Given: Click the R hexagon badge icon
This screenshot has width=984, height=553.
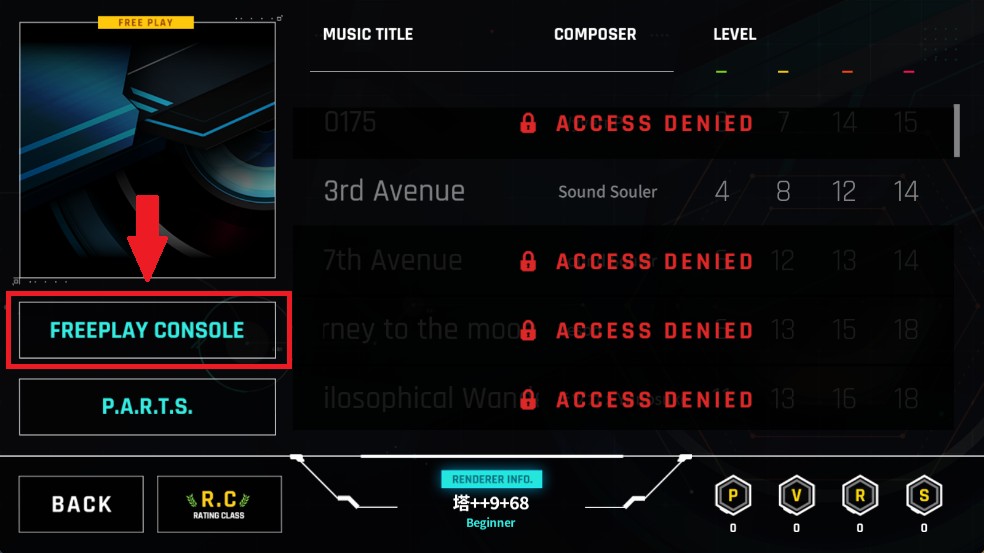Looking at the screenshot, I should pos(860,495).
